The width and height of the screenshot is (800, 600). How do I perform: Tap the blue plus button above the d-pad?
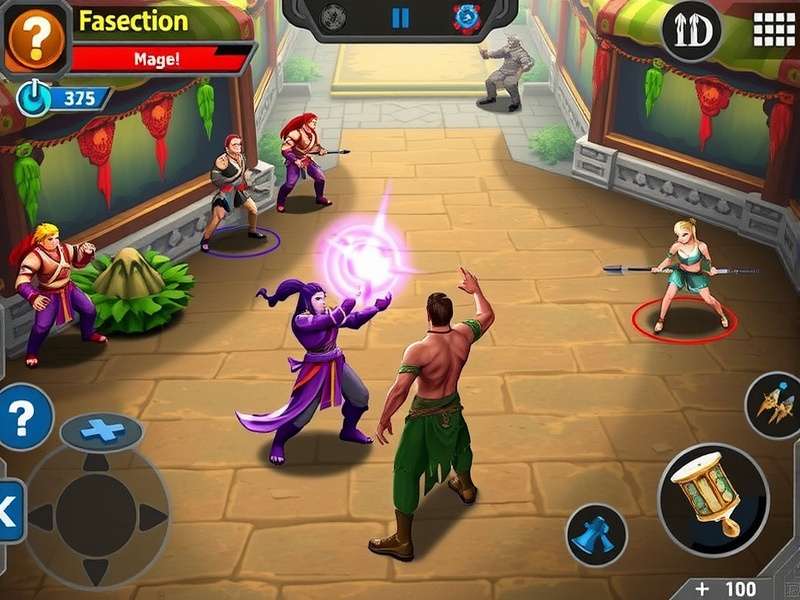[x=101, y=431]
